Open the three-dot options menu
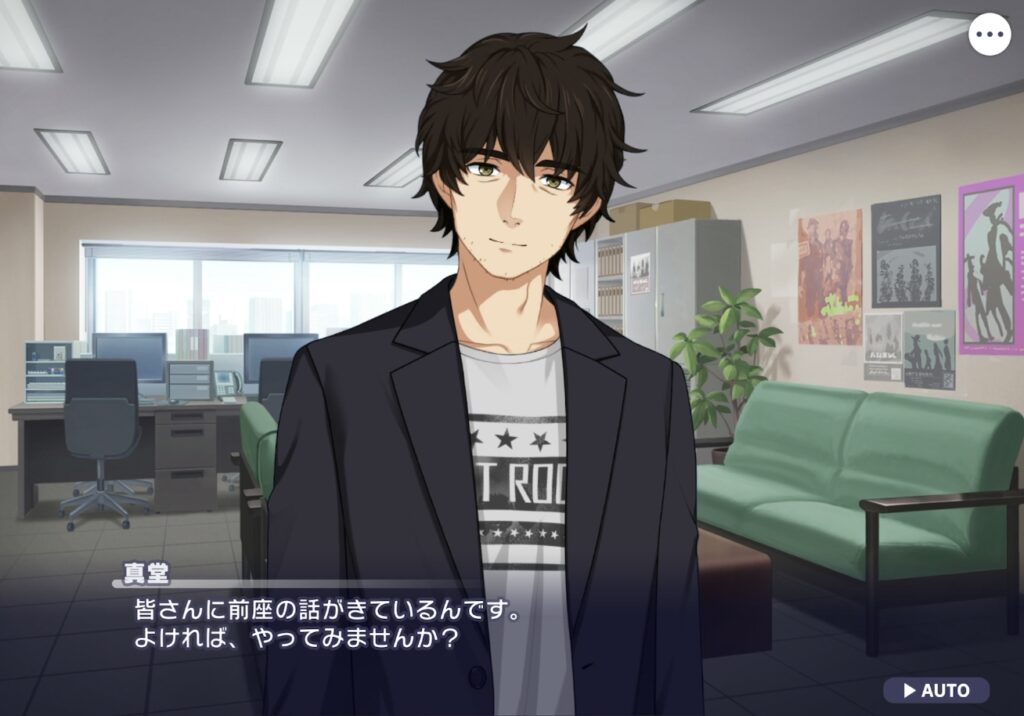Screen dimensions: 1024x716 [989, 35]
